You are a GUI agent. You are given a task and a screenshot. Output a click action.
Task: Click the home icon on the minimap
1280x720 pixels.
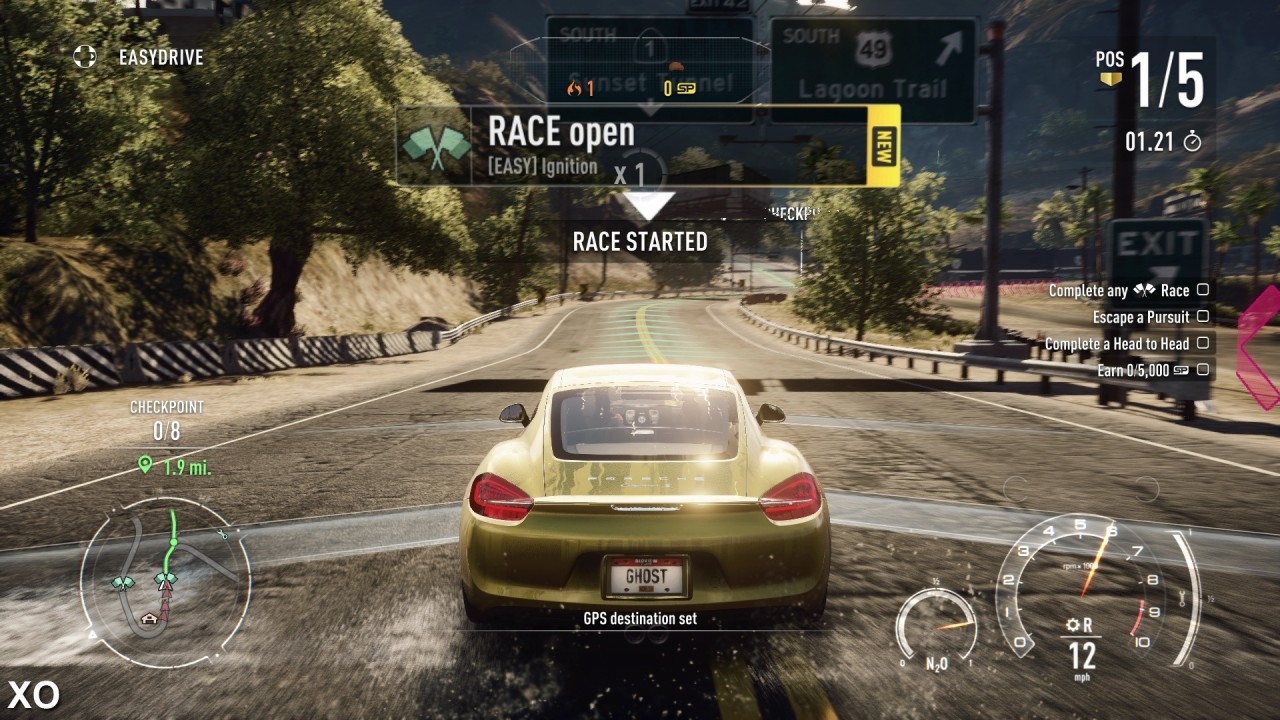150,618
